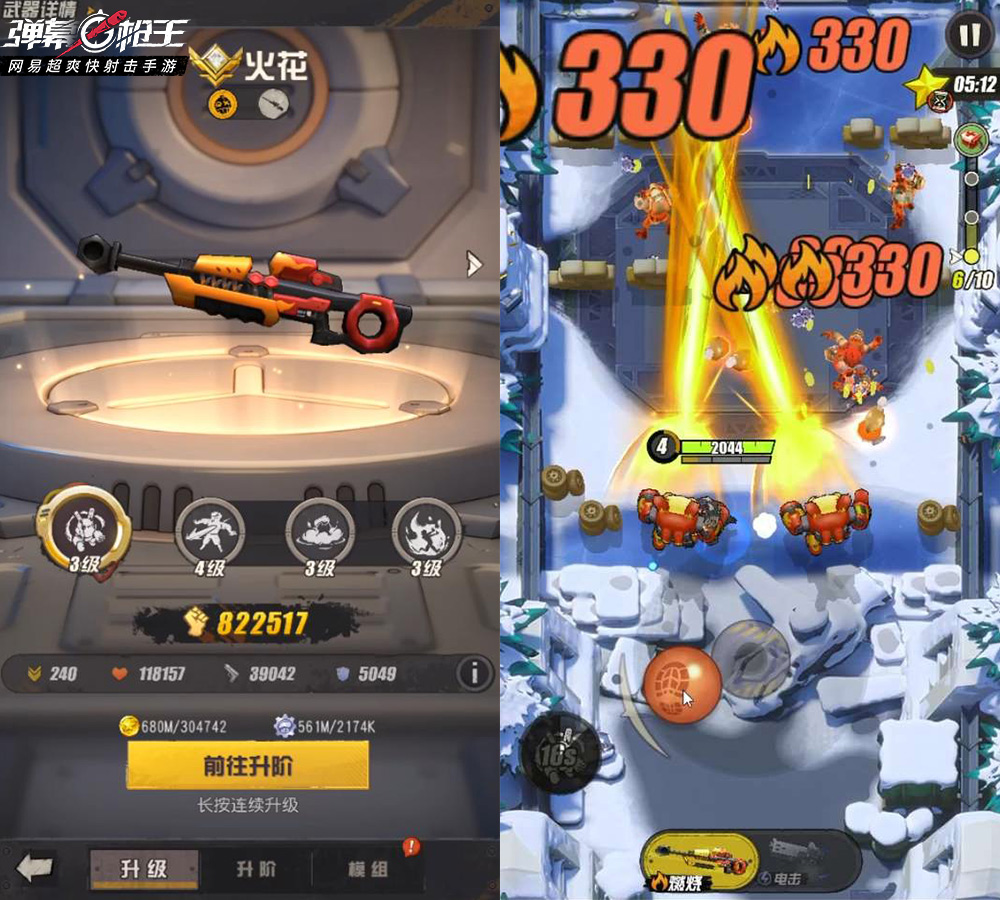Click the yellow 前往升阶 button
The height and width of the screenshot is (900, 1000).
click(247, 766)
